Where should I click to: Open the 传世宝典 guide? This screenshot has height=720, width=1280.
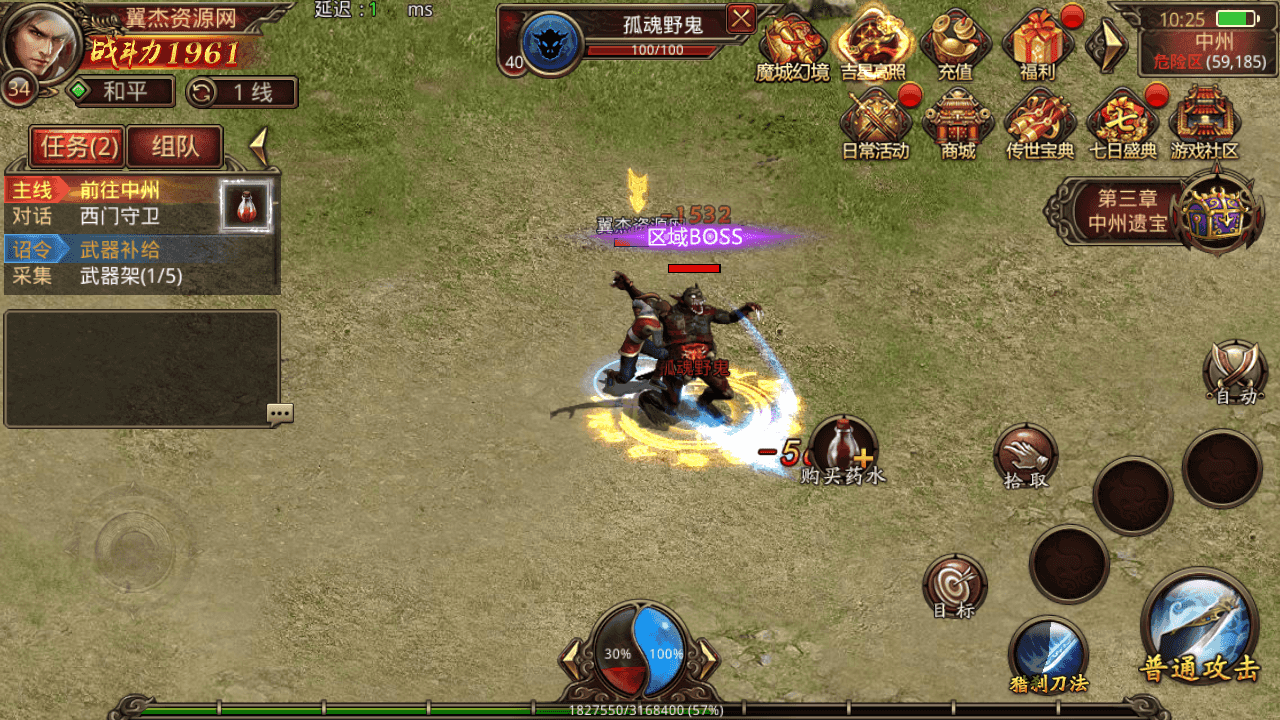pyautogui.click(x=1039, y=123)
